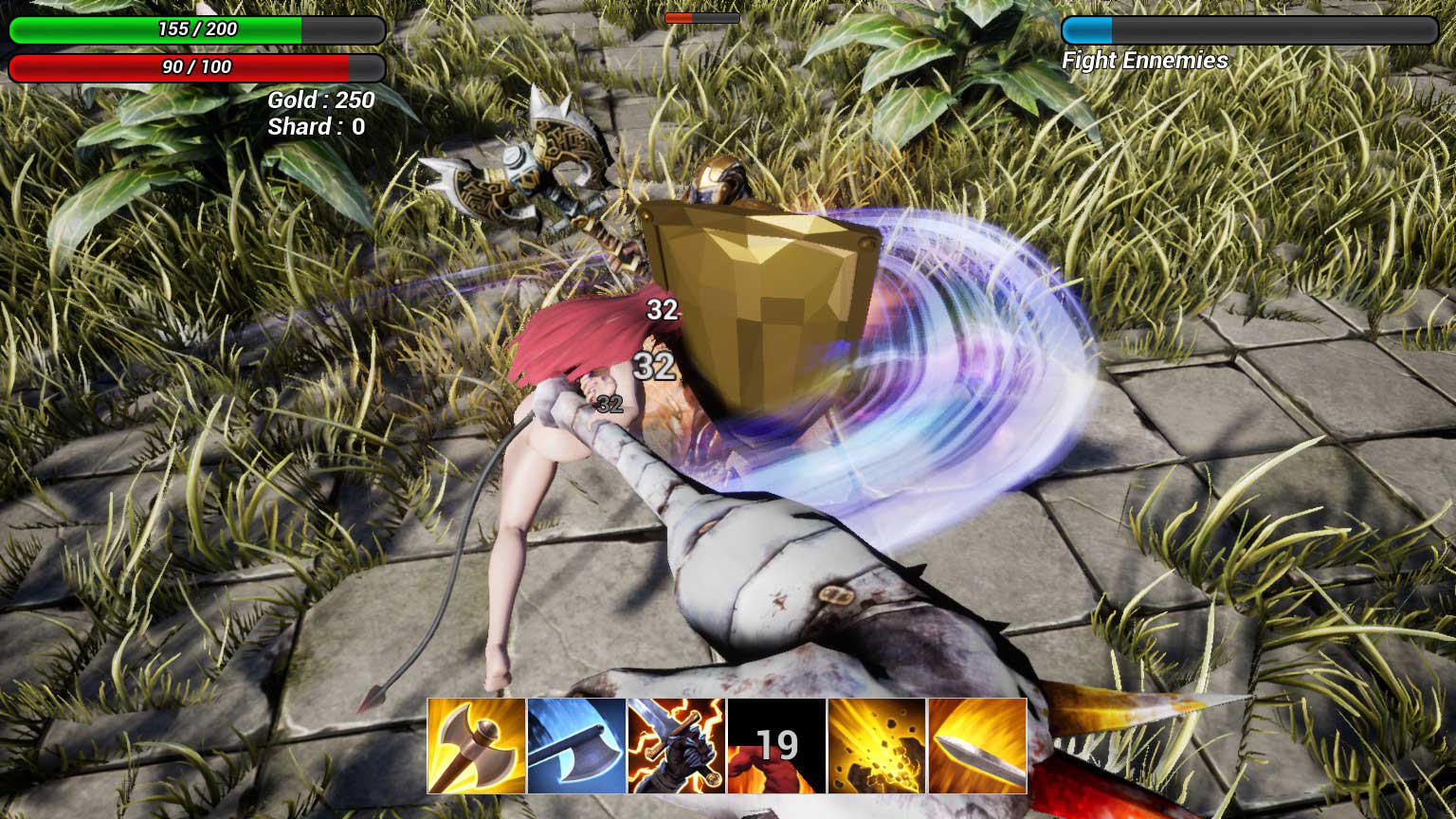This screenshot has height=819, width=1456.
Task: Select the ability on cooldown showing 19
Action: [776, 745]
